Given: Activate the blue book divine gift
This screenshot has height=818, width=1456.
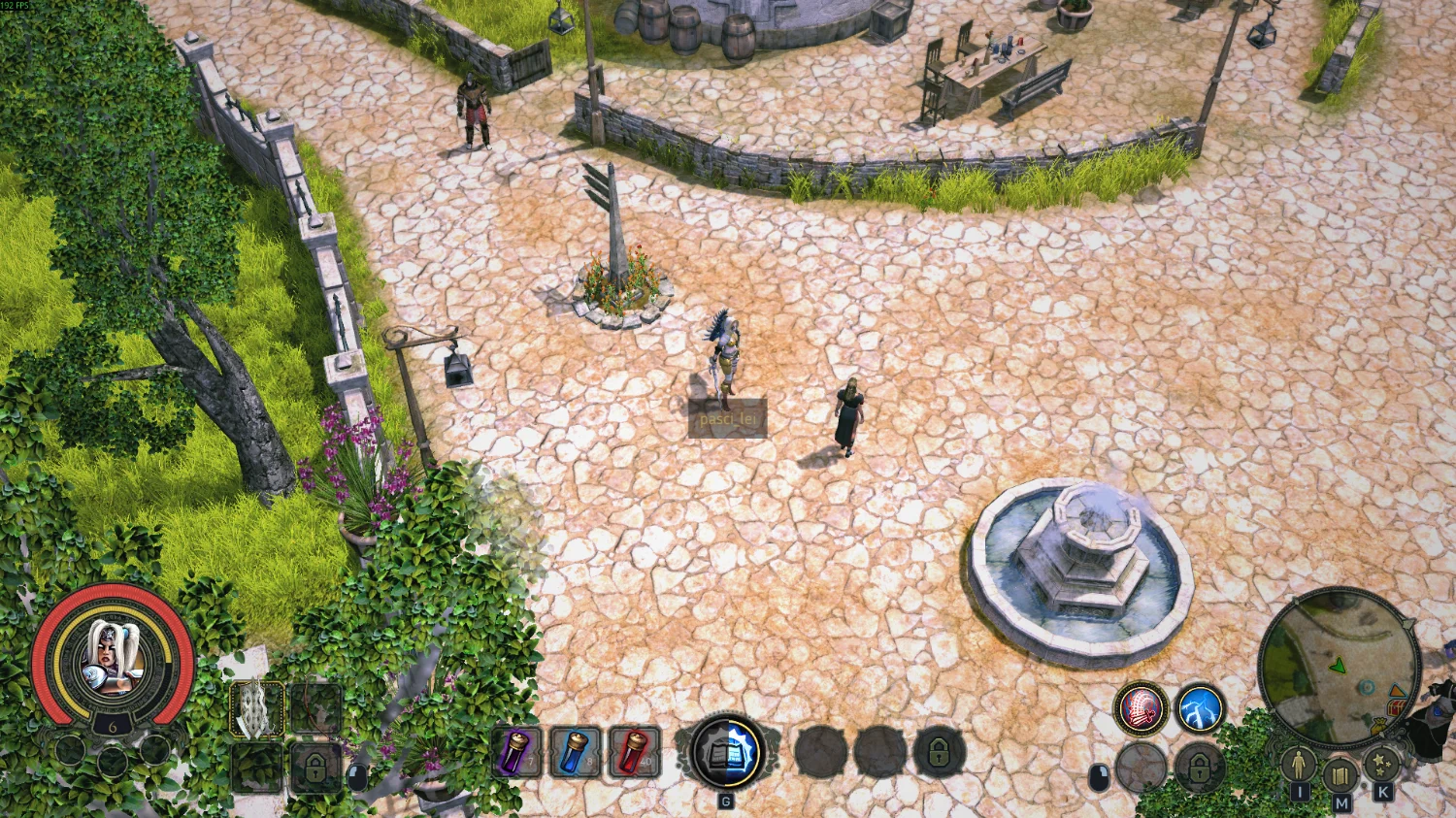Looking at the screenshot, I should click(x=726, y=752).
